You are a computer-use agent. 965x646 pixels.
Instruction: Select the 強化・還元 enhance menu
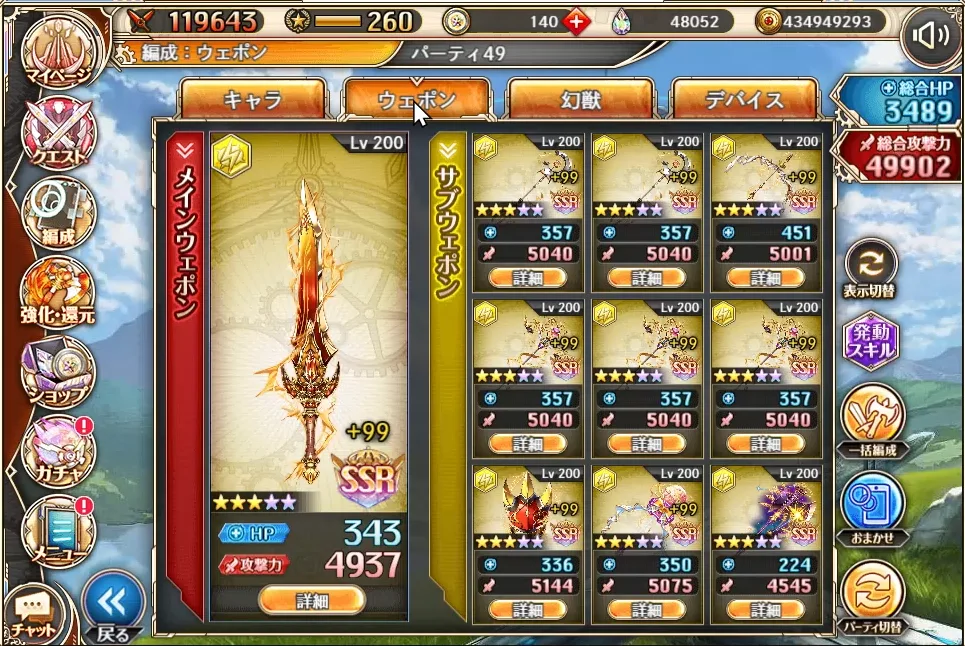59,291
